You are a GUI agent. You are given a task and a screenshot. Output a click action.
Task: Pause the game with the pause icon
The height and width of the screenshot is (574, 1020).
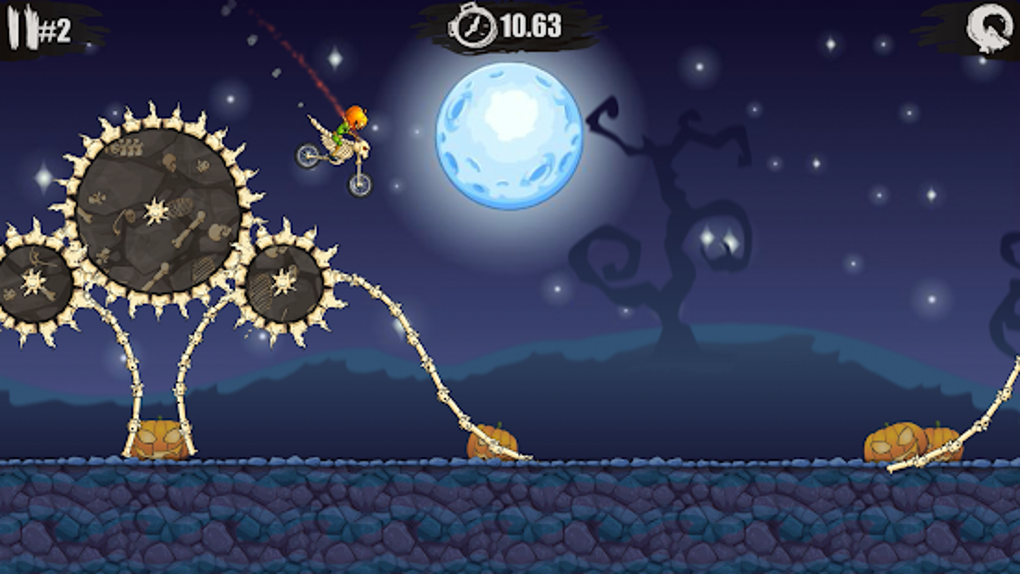[x=21, y=29]
